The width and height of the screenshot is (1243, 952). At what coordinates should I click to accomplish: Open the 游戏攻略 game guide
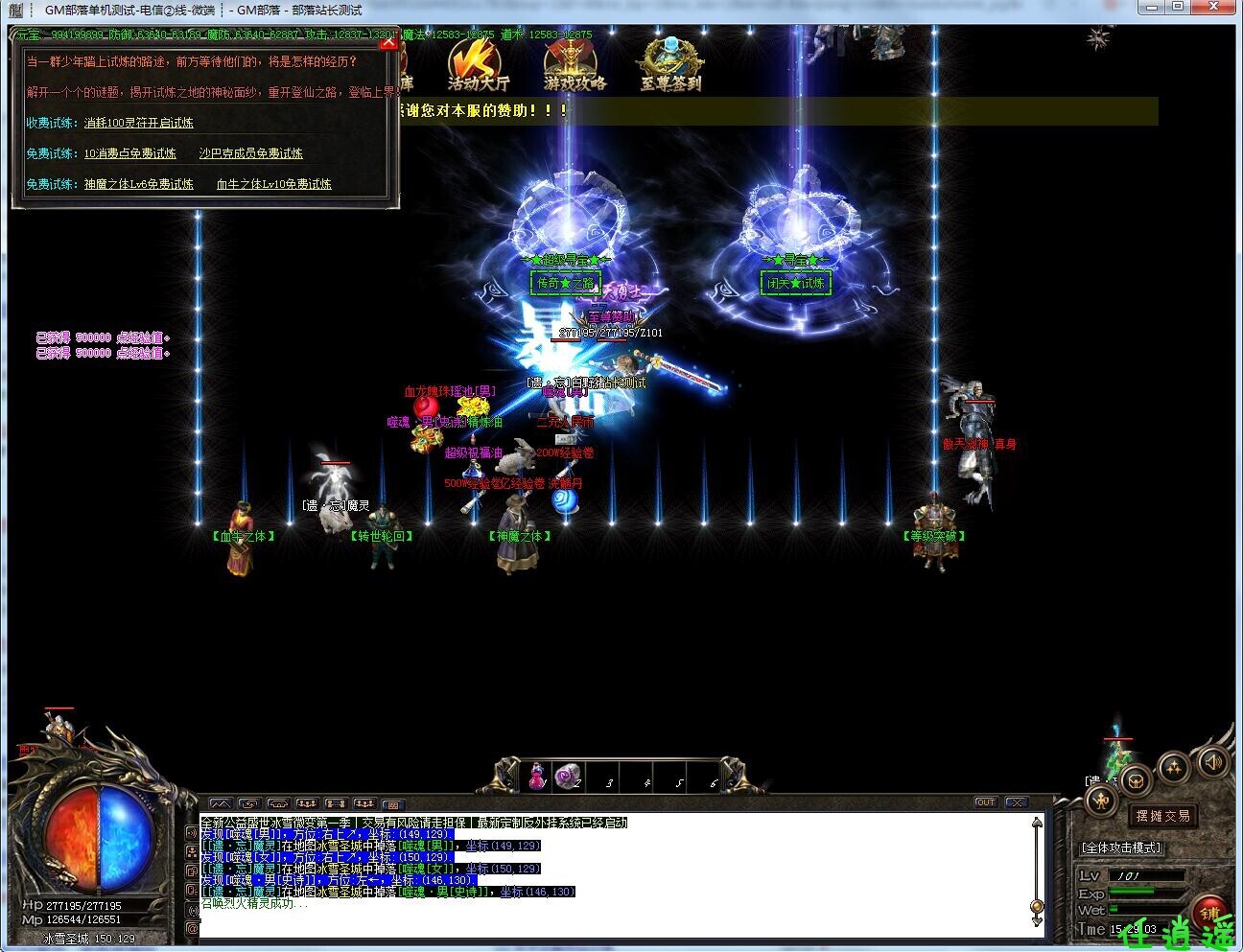click(x=575, y=67)
